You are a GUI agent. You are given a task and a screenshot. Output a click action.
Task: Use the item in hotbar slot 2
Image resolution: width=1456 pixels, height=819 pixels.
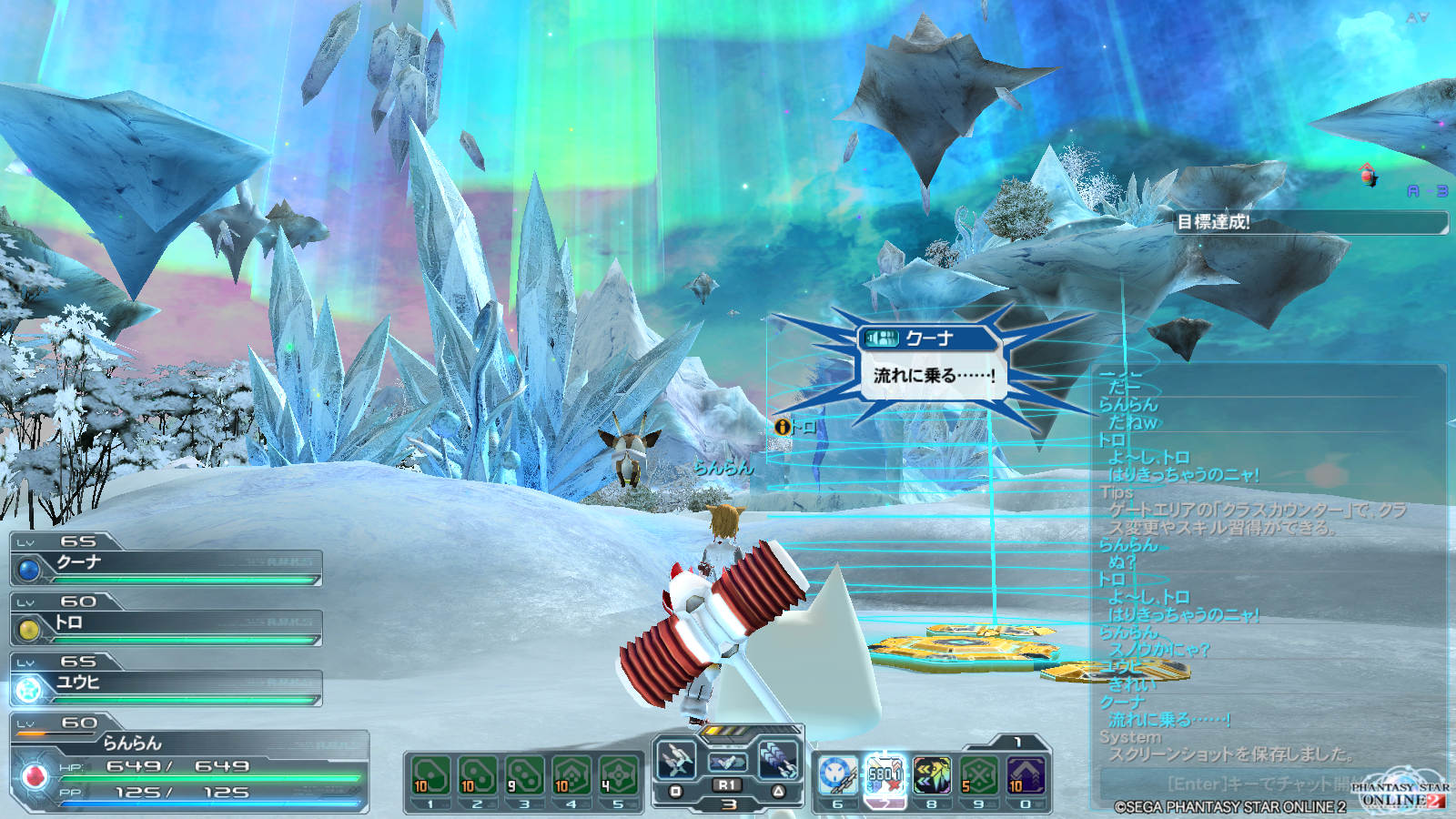[478, 776]
